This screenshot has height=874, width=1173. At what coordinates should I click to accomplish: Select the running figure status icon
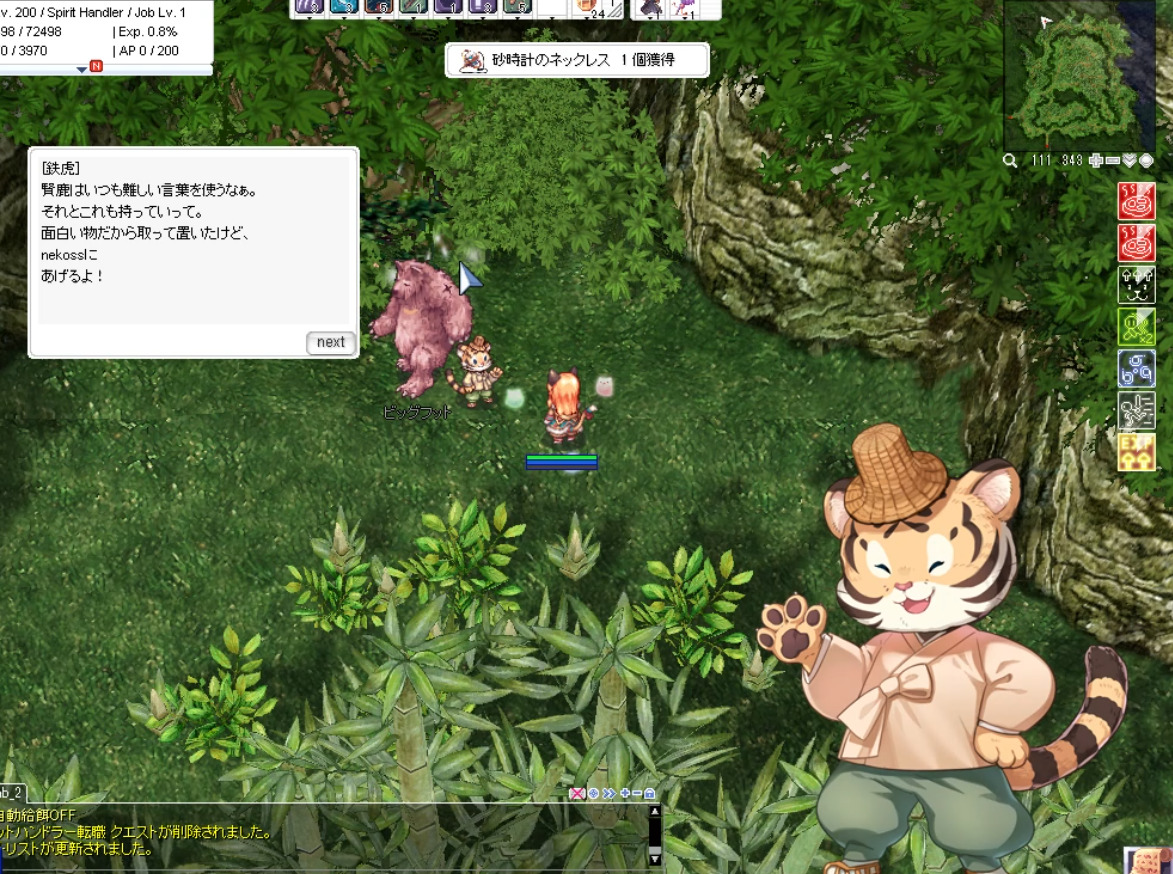(1137, 410)
